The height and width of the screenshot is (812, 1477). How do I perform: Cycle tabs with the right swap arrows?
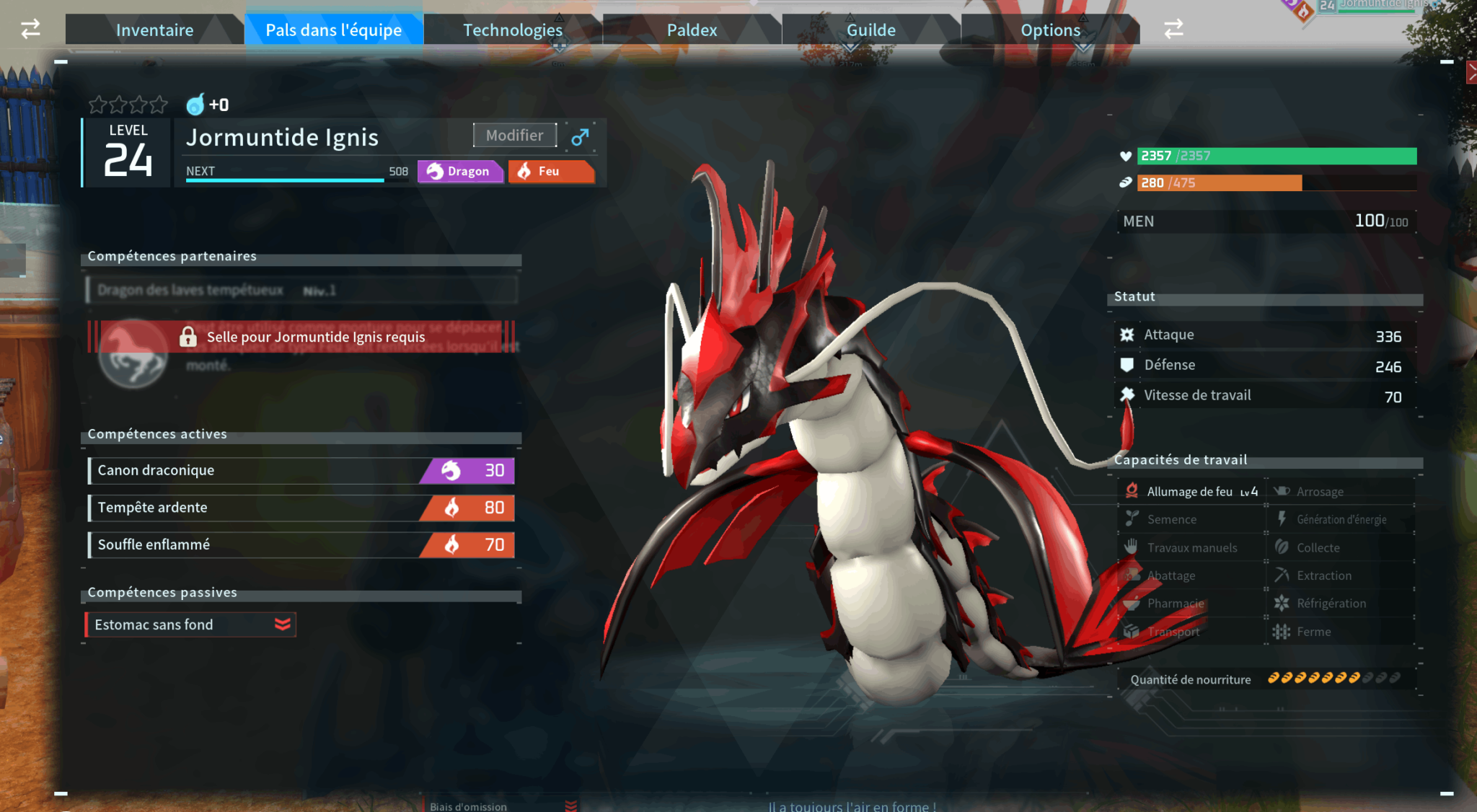1173,30
